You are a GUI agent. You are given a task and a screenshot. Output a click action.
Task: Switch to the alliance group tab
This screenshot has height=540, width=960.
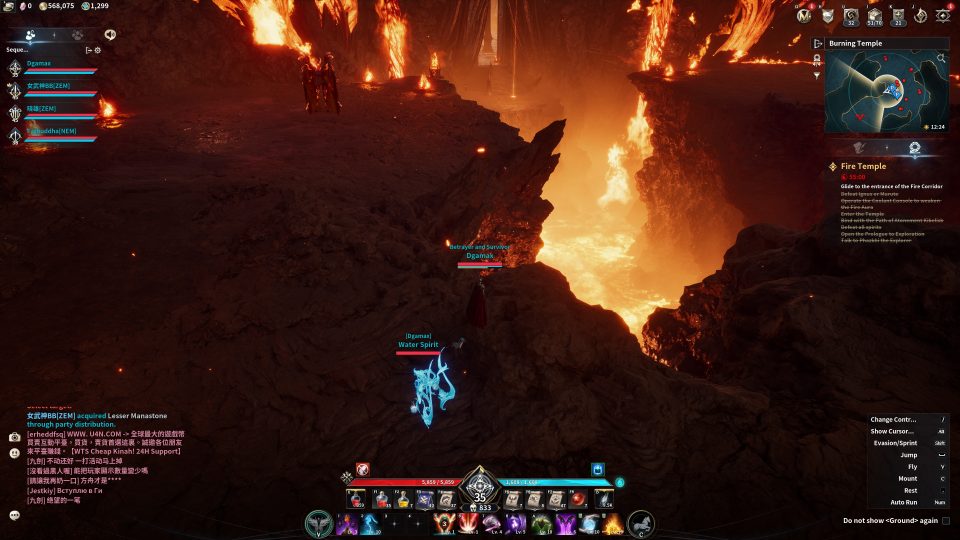pyautogui.click(x=77, y=34)
